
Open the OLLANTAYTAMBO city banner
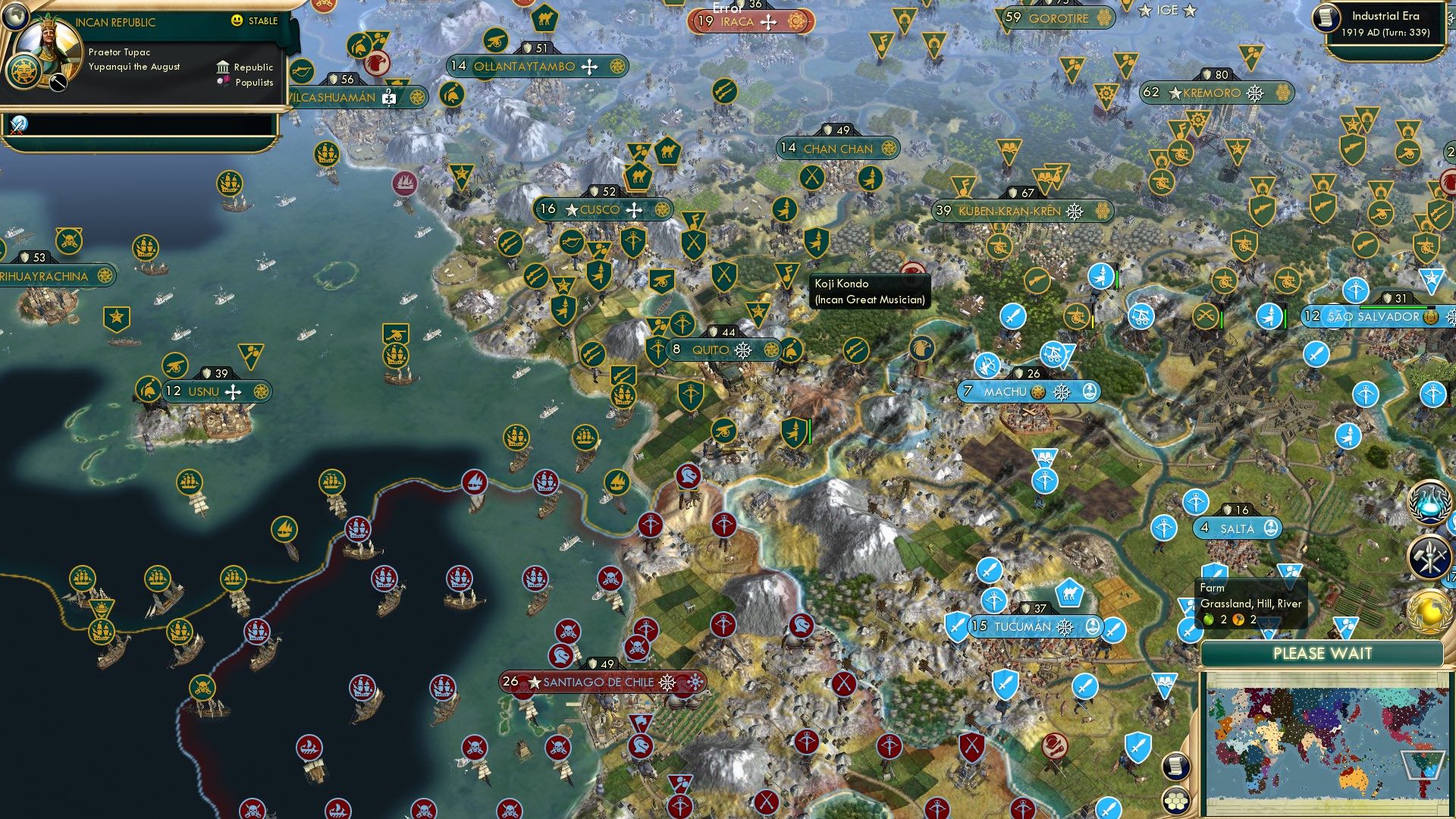[x=525, y=67]
